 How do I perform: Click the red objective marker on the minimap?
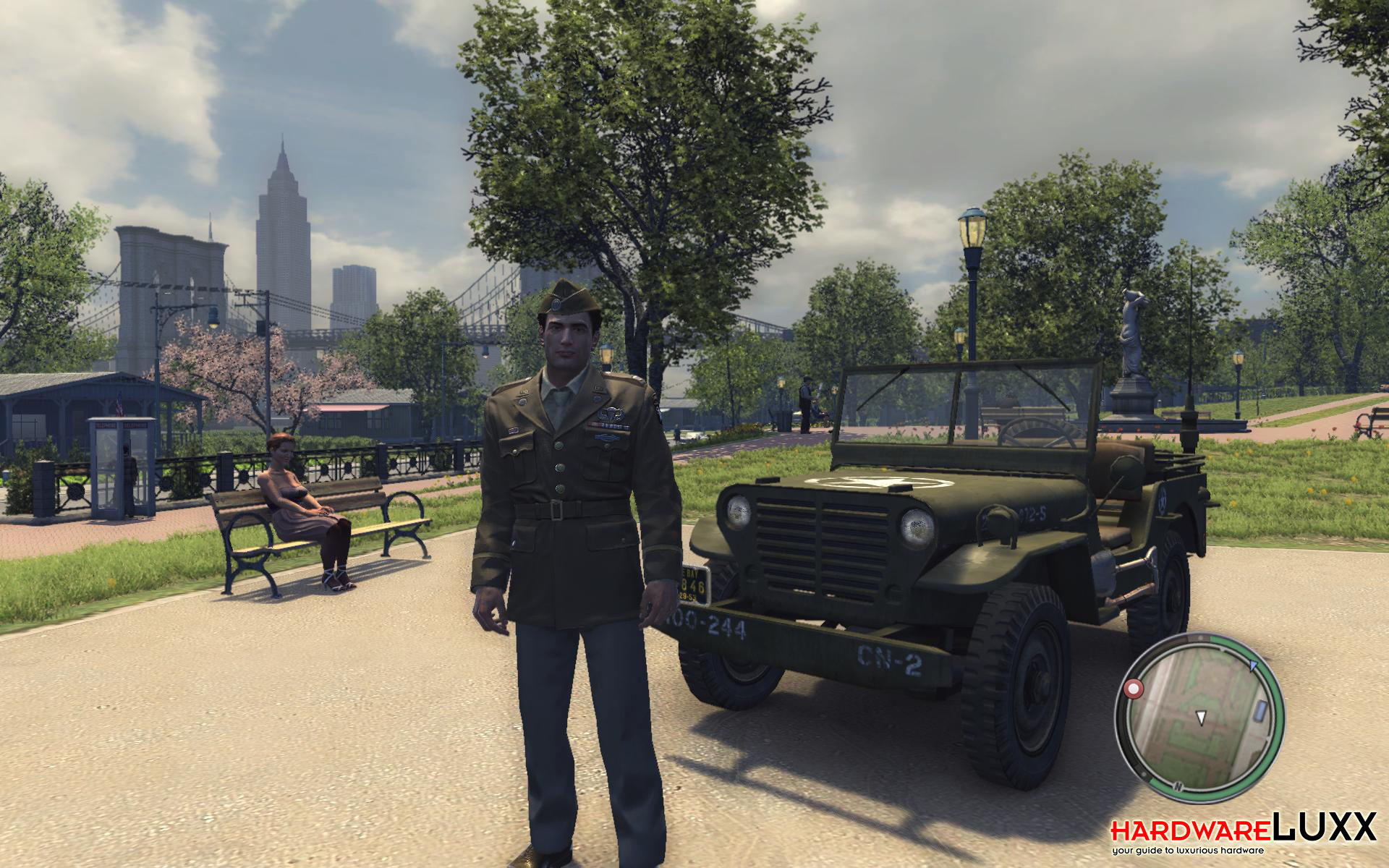1133,688
